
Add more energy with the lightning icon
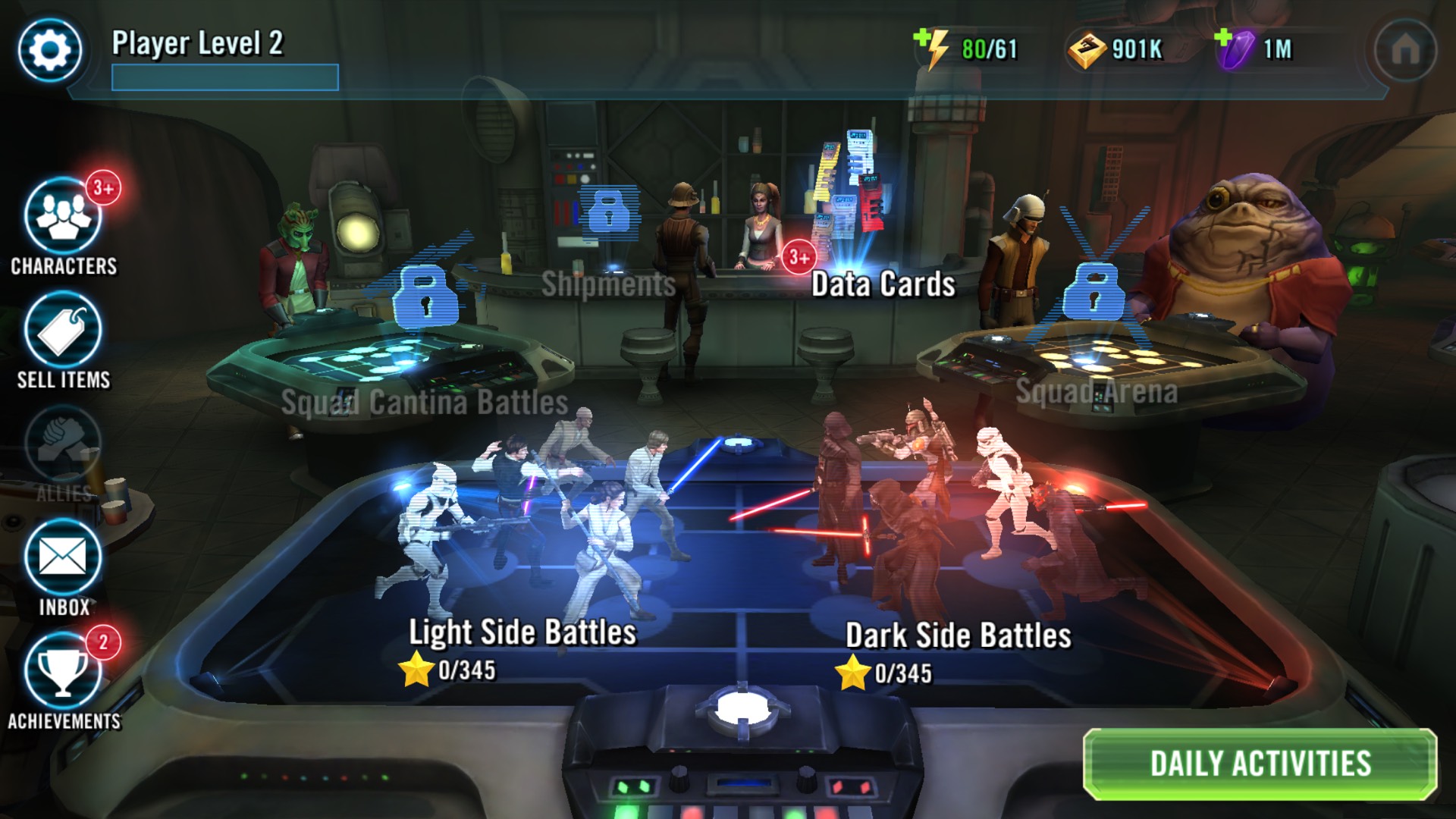pos(932,49)
